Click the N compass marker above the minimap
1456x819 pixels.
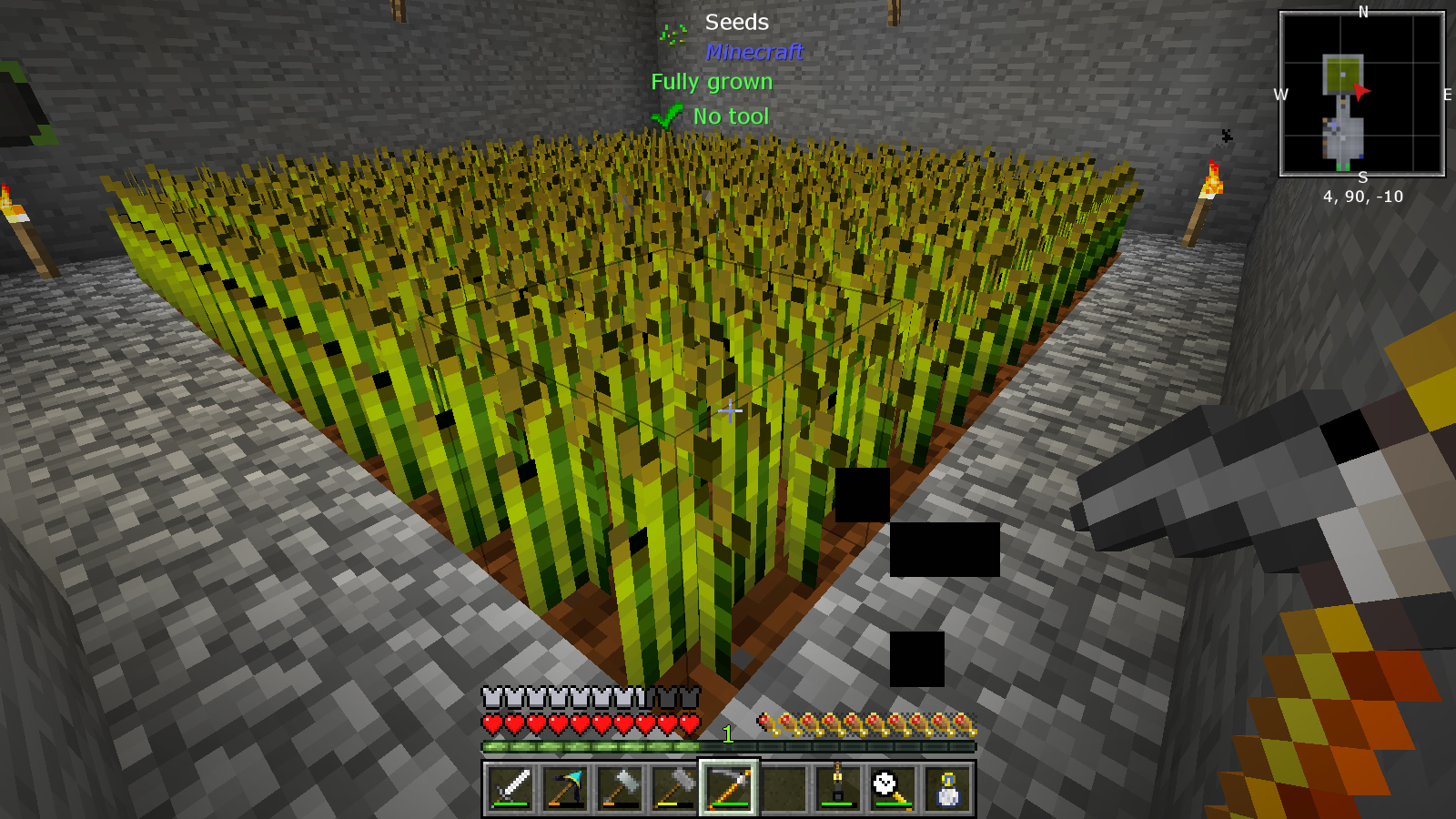pyautogui.click(x=1361, y=11)
